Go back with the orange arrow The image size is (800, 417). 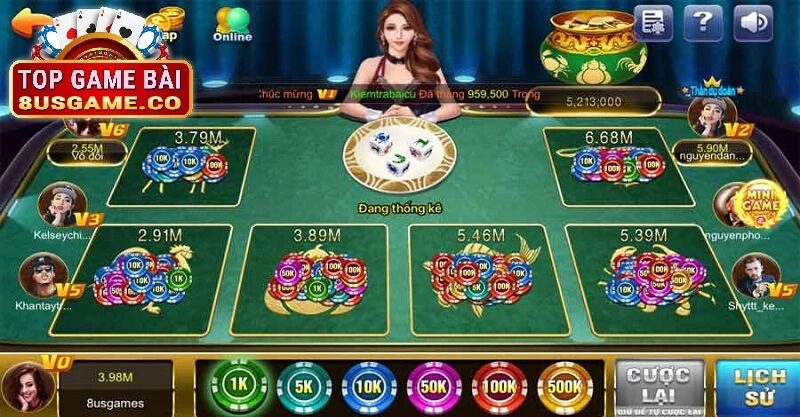coord(27,20)
